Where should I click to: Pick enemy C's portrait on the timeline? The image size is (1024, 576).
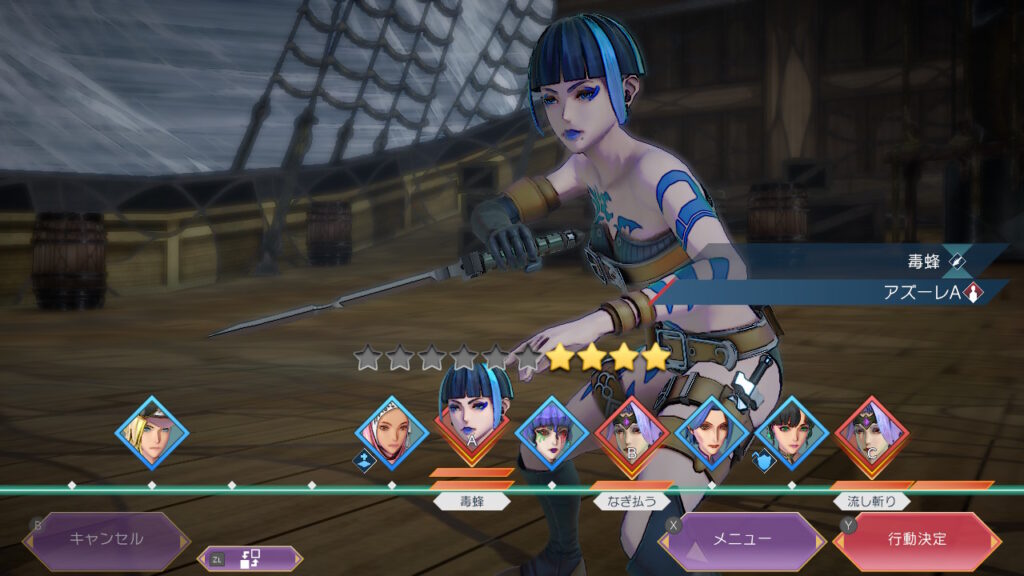(x=872, y=433)
